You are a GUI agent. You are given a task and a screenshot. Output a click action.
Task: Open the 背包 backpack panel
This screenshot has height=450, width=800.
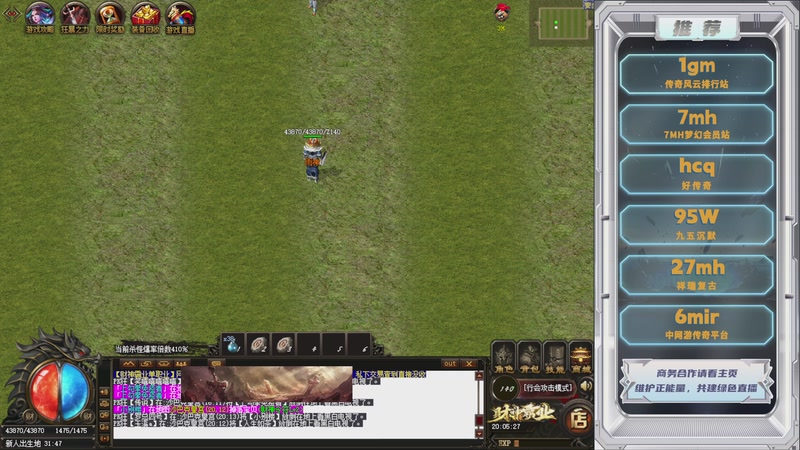529,357
